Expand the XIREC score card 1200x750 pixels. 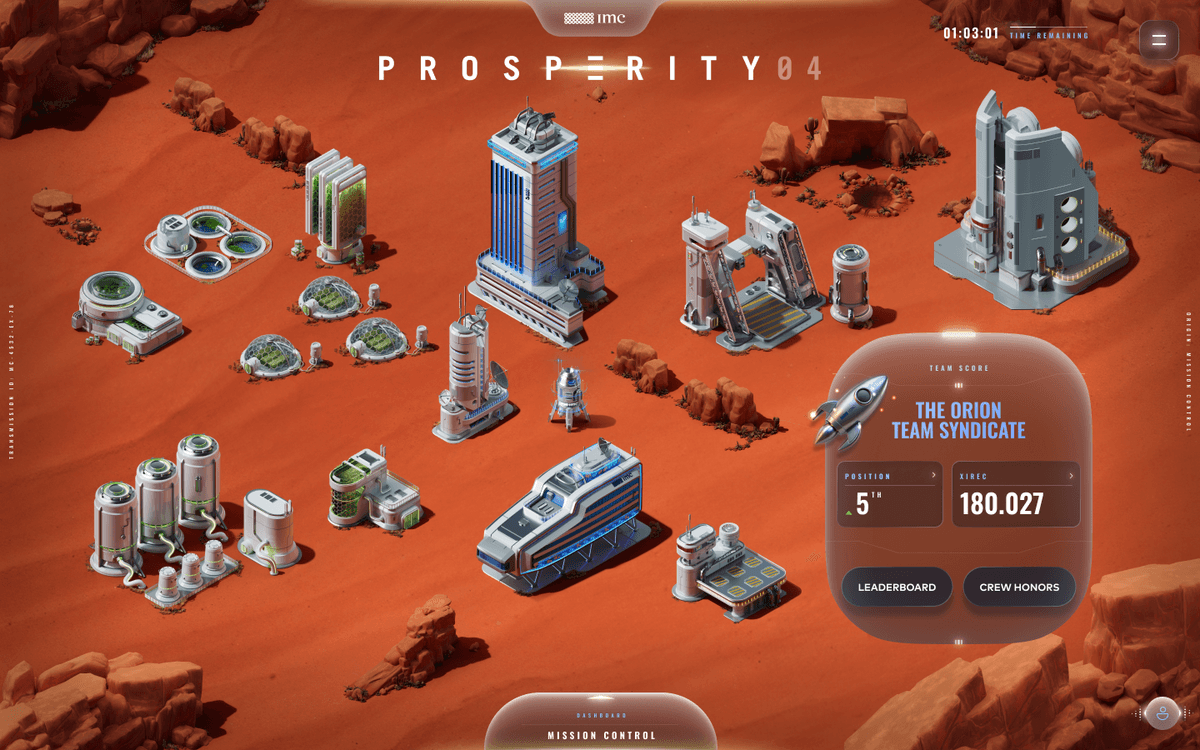(1015, 494)
